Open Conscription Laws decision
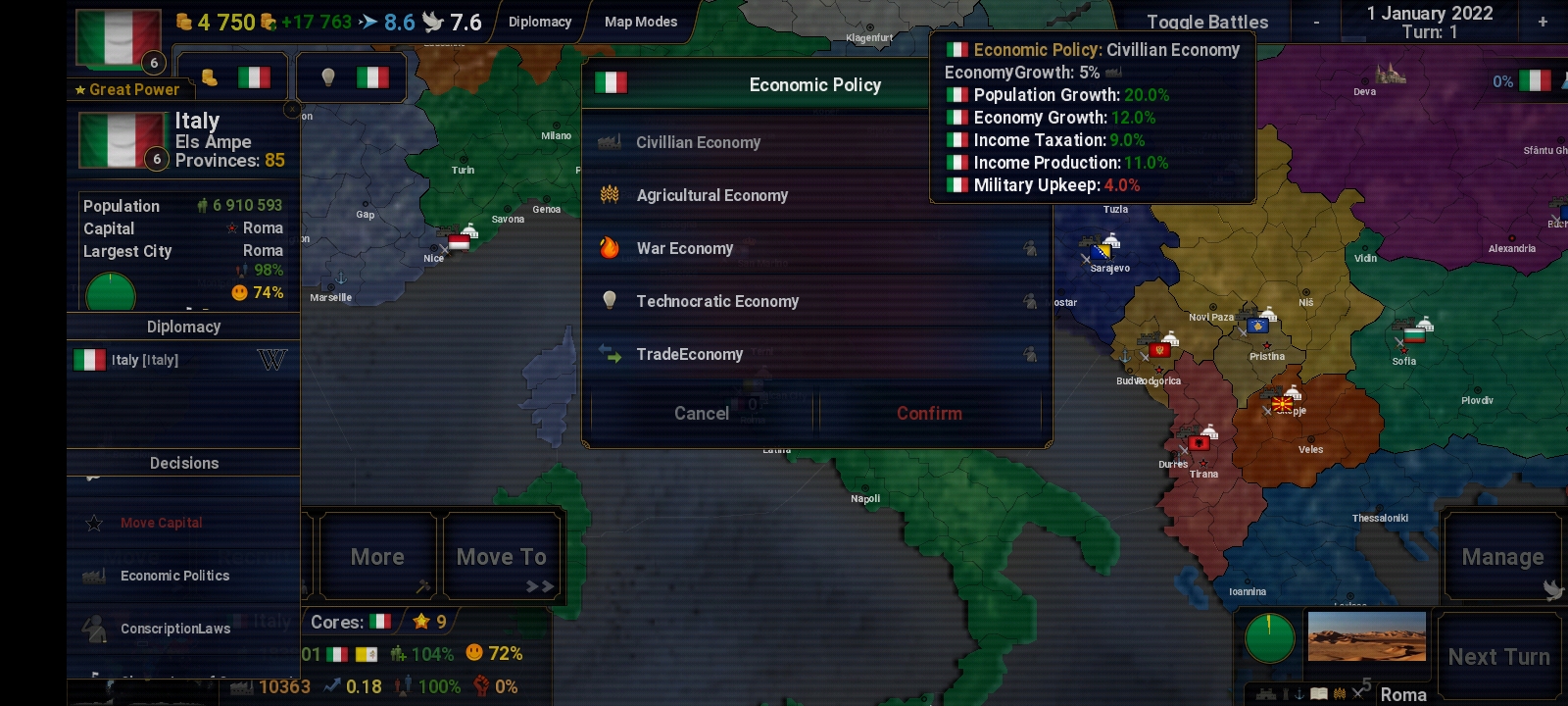 175,629
